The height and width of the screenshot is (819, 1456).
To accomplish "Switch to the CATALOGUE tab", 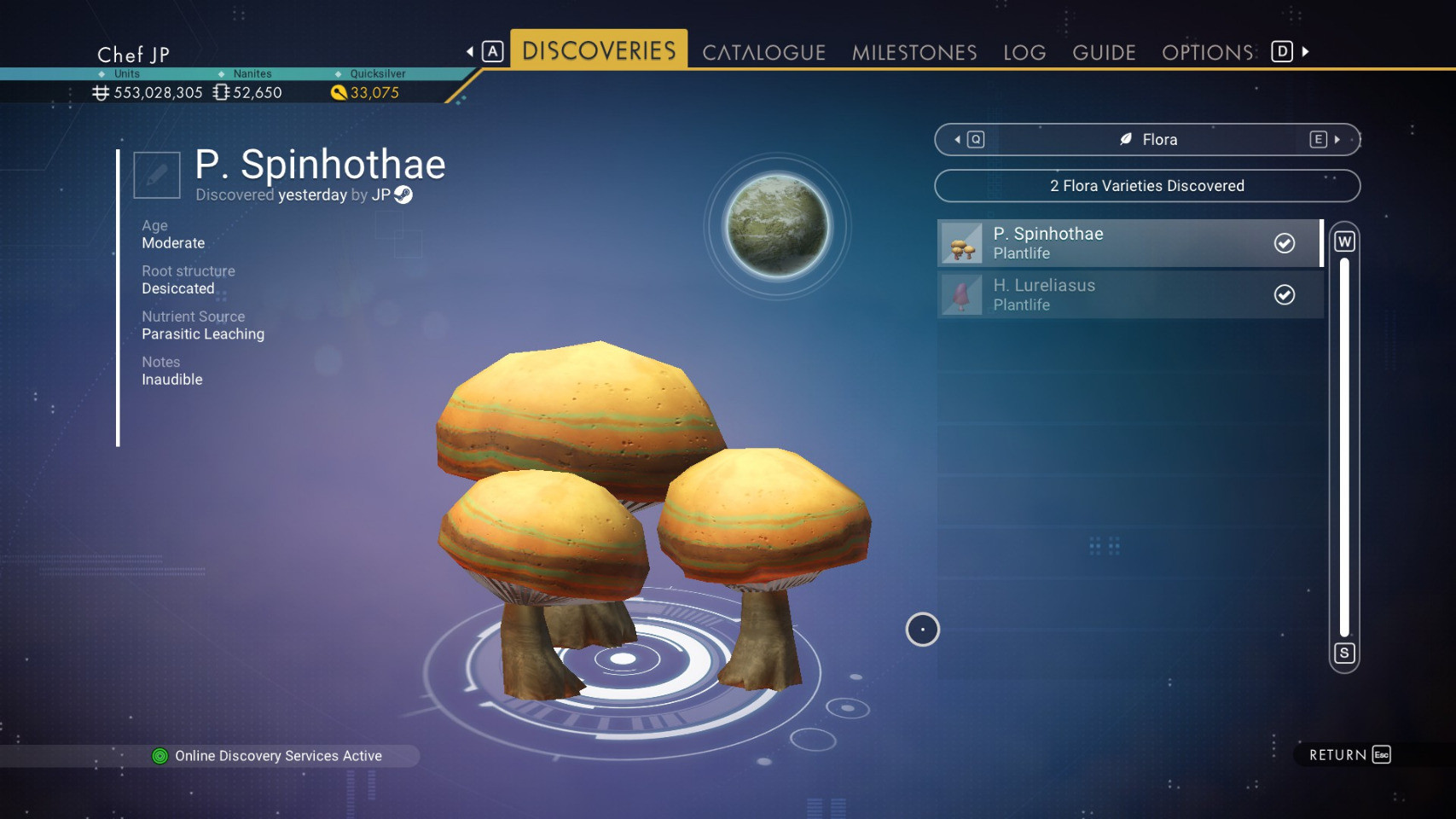I will coord(763,52).
